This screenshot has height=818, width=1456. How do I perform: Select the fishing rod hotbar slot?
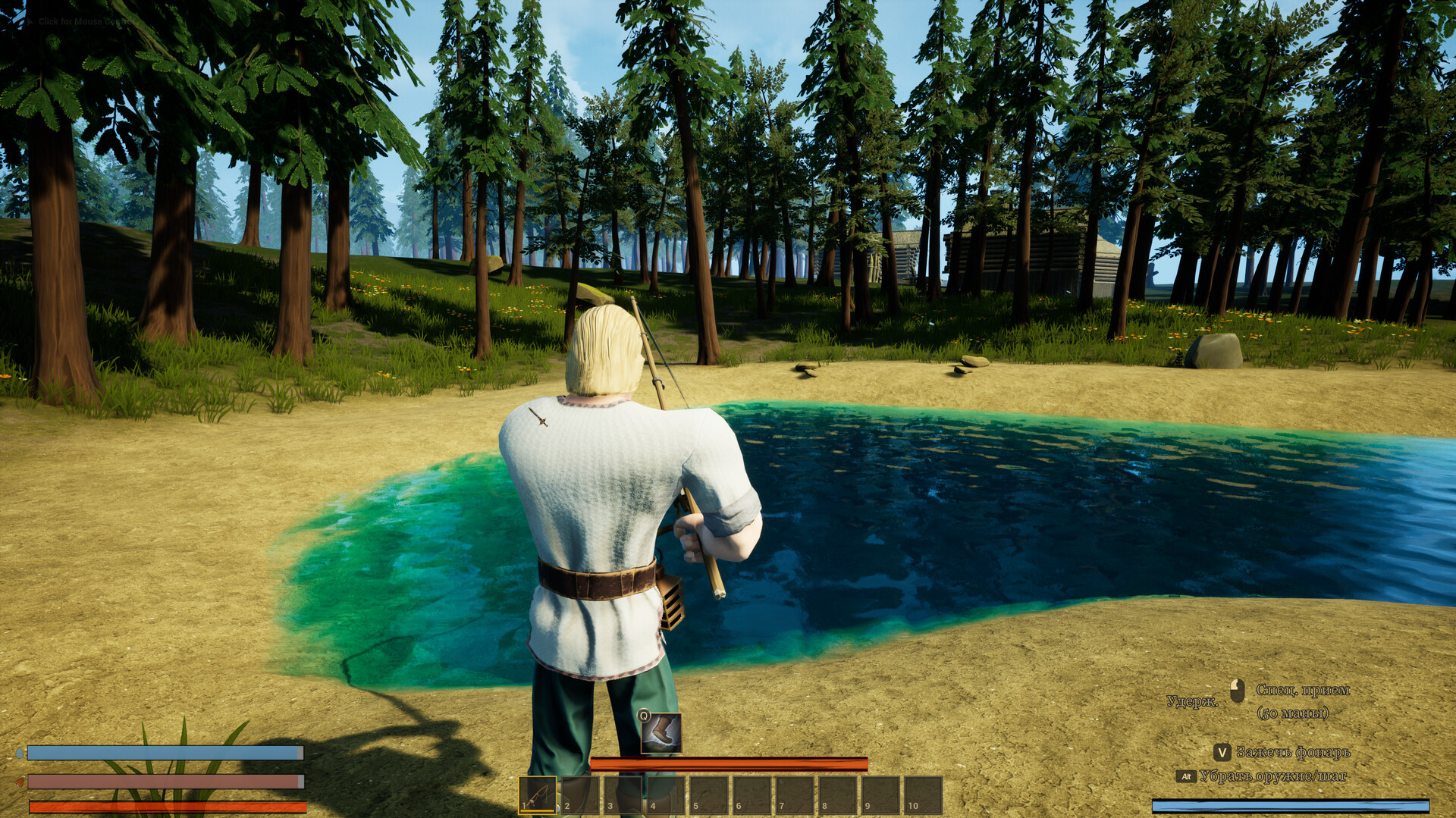(538, 795)
